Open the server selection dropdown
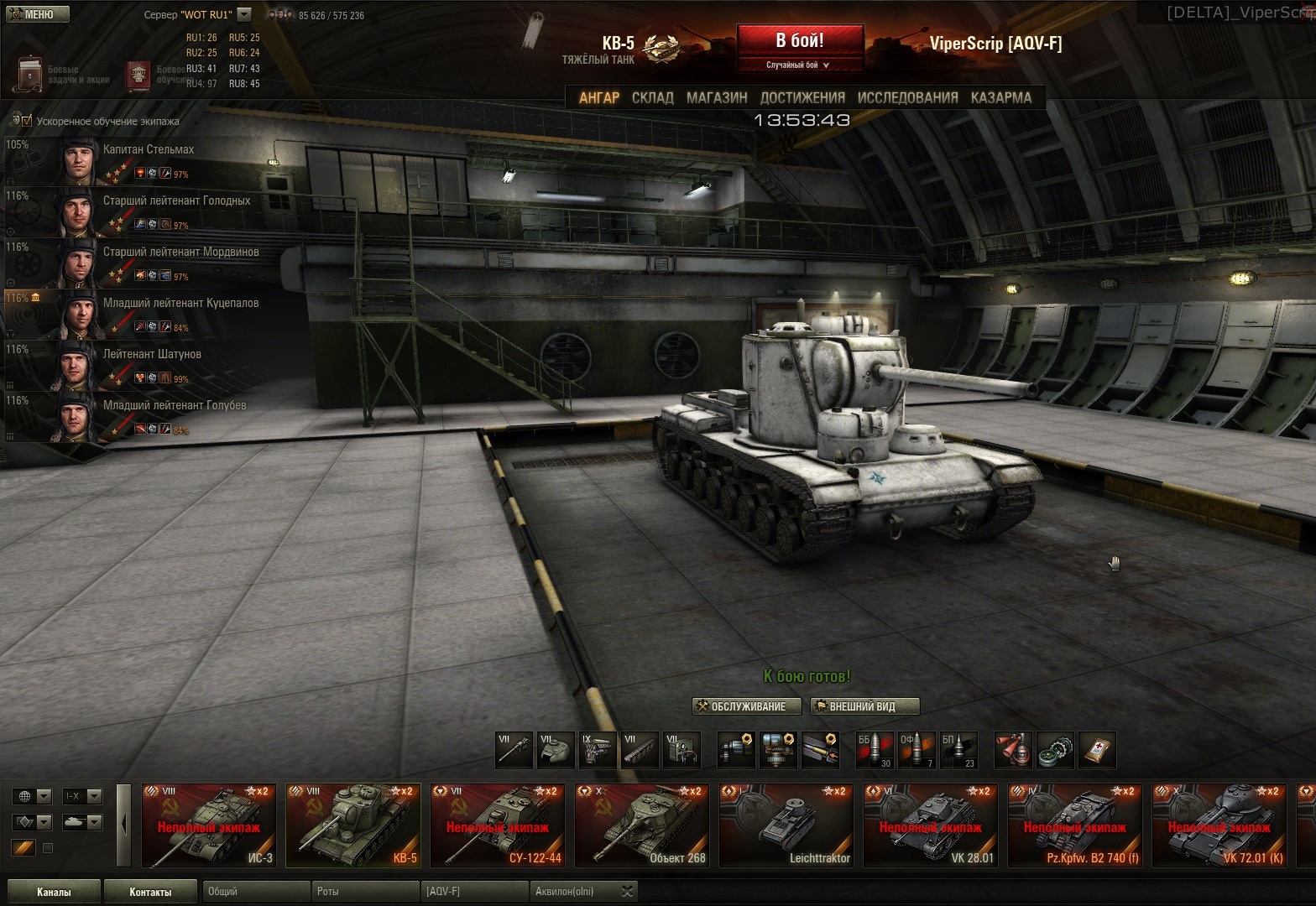1316x906 pixels. (x=244, y=14)
